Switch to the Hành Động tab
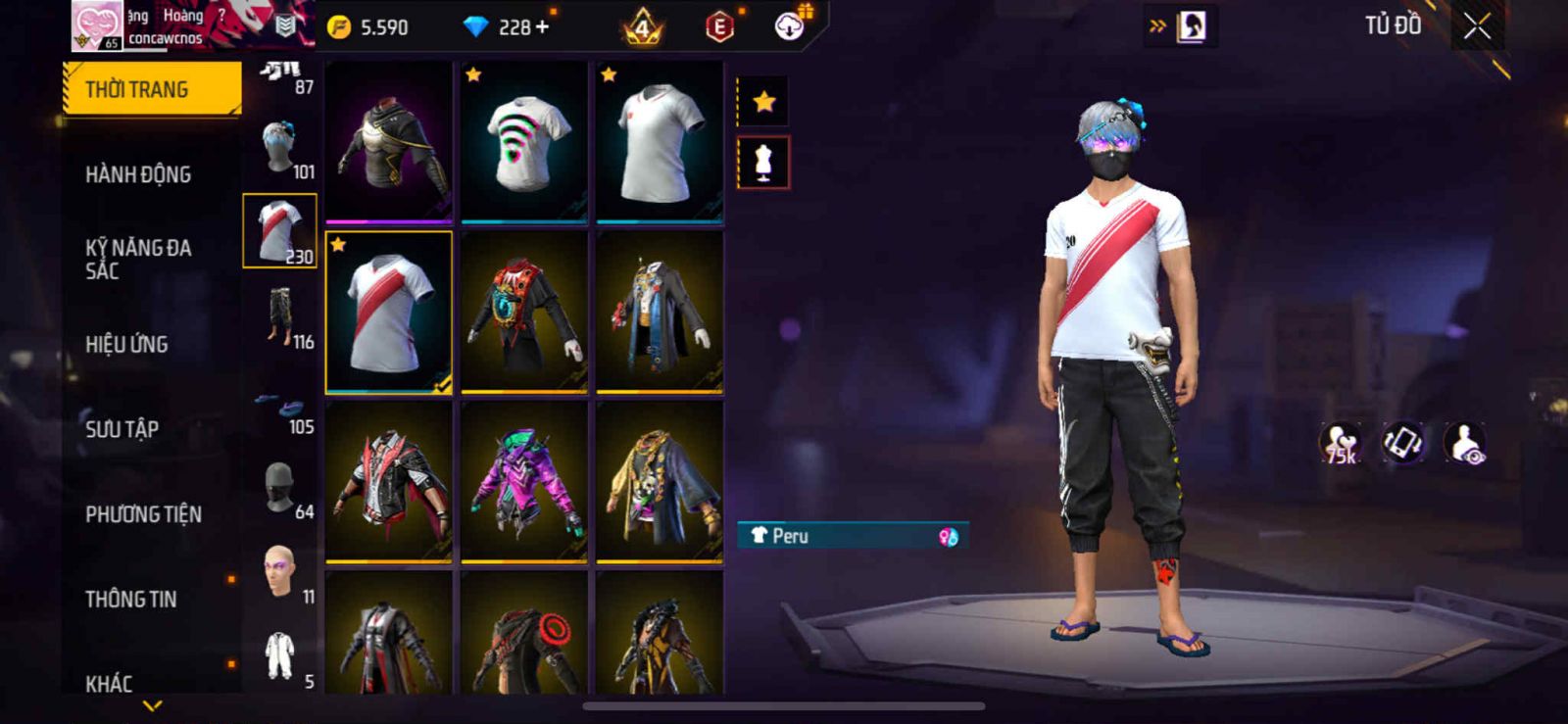 tap(138, 174)
